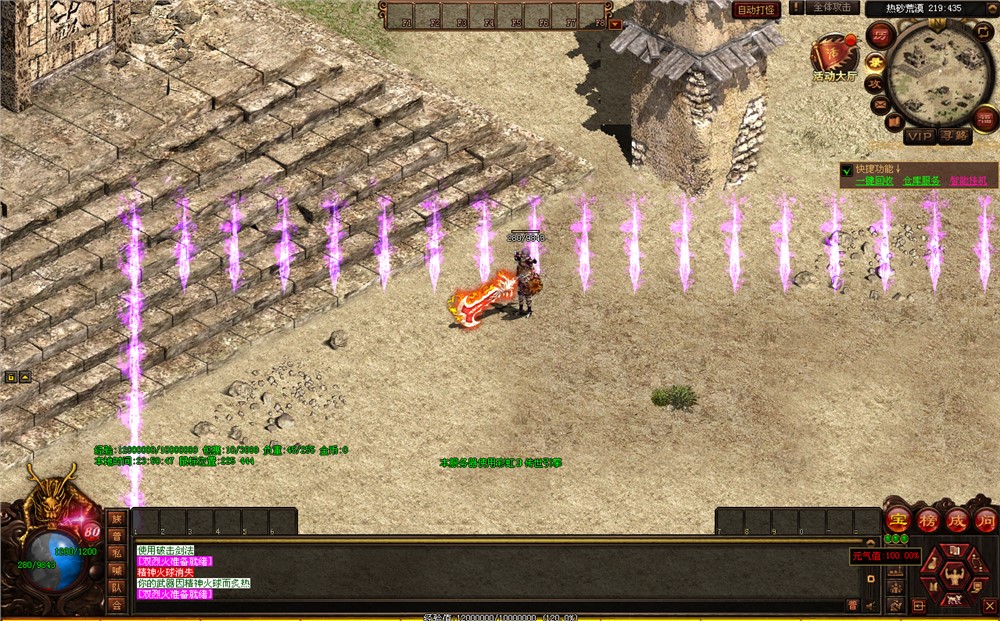Click the 智能挂机 smart idle link
The height and width of the screenshot is (621, 1000).
tap(968, 181)
